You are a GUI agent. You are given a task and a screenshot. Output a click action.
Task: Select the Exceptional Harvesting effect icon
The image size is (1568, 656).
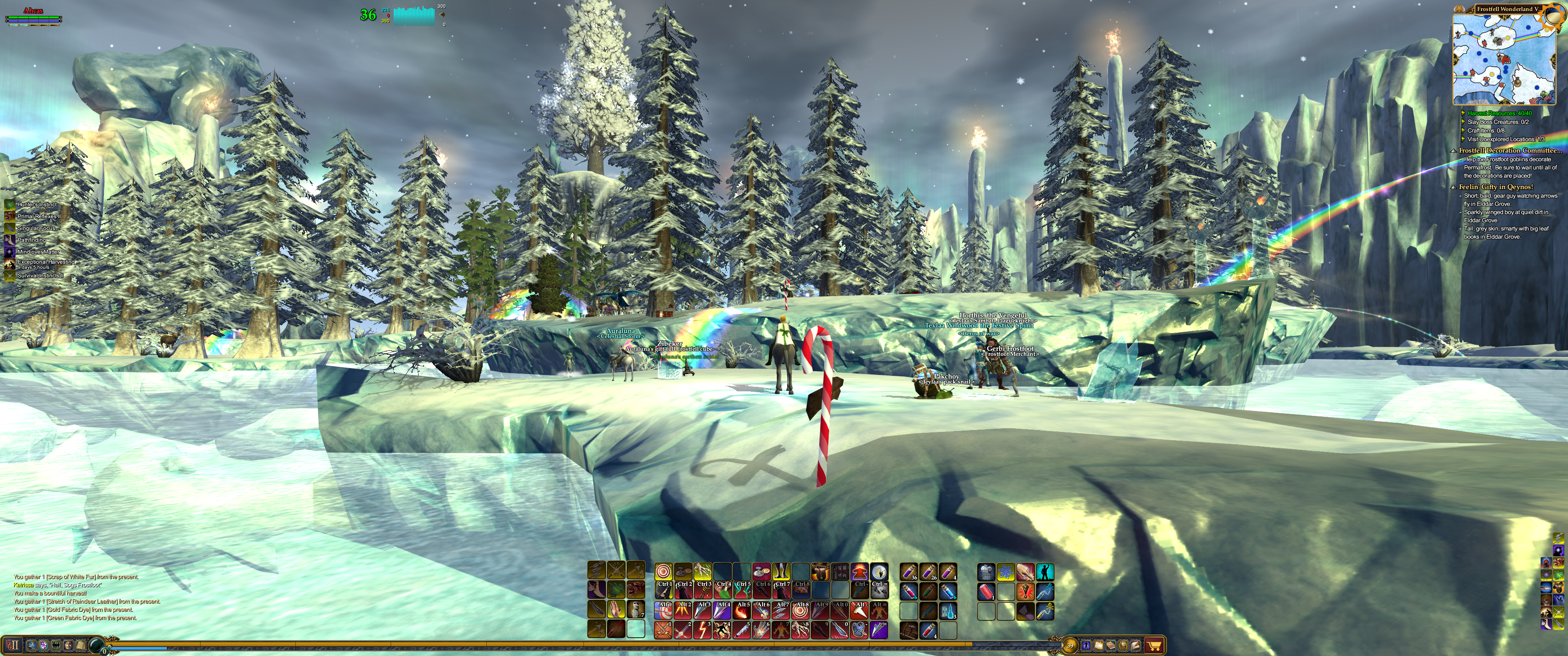point(10,264)
